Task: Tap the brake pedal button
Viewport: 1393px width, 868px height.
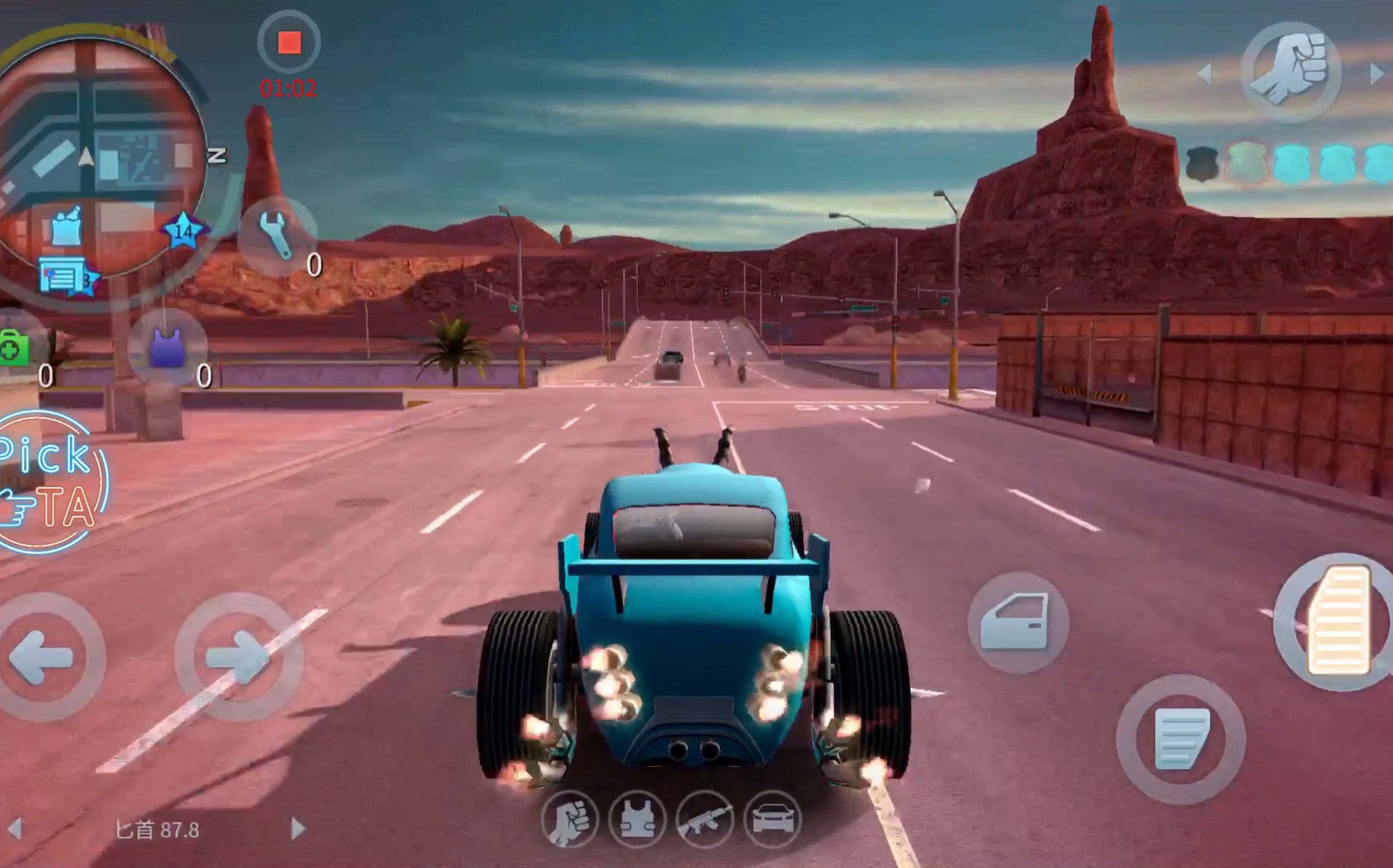Action: point(1180,738)
